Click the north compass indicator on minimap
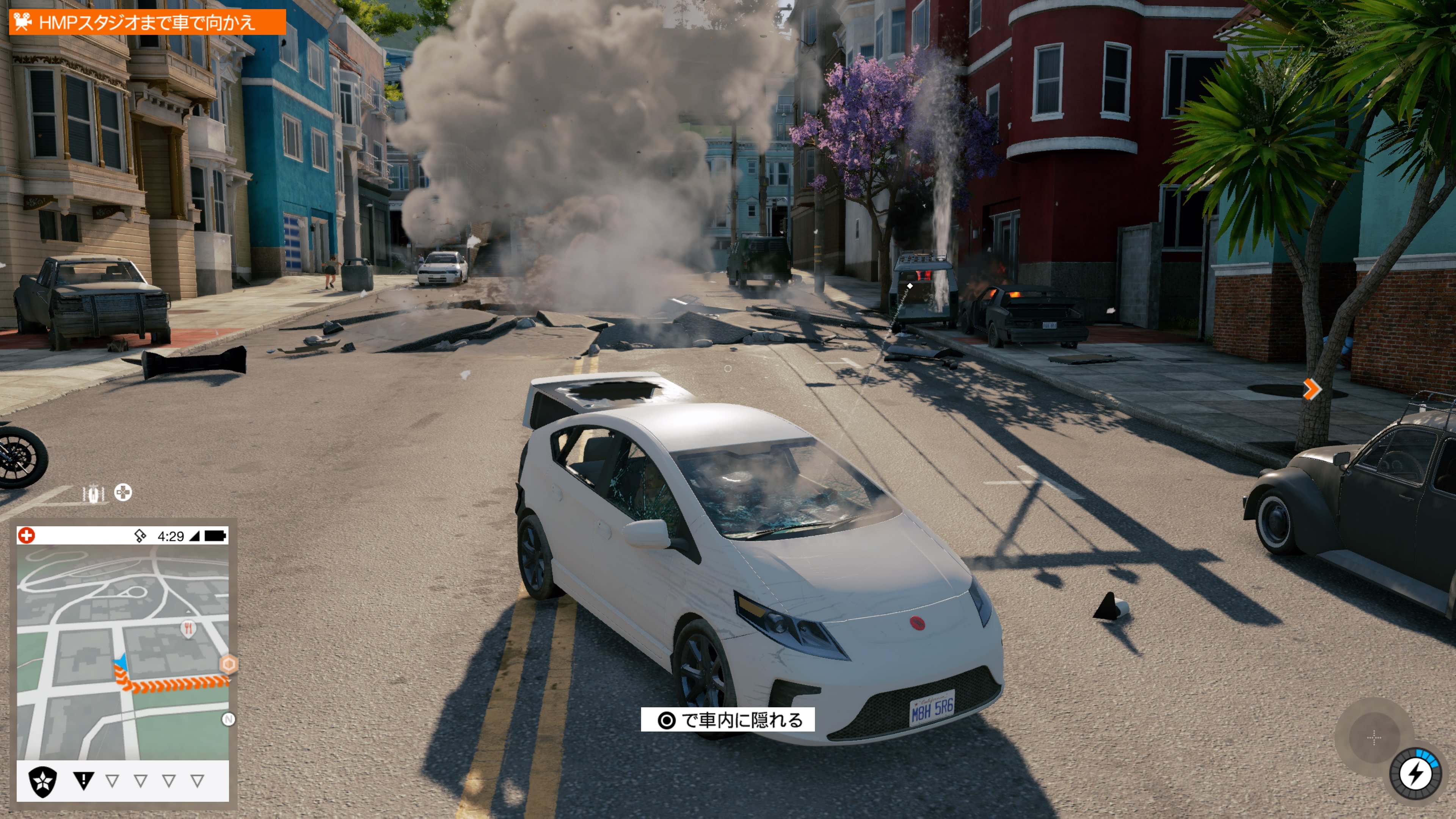 coord(228,719)
